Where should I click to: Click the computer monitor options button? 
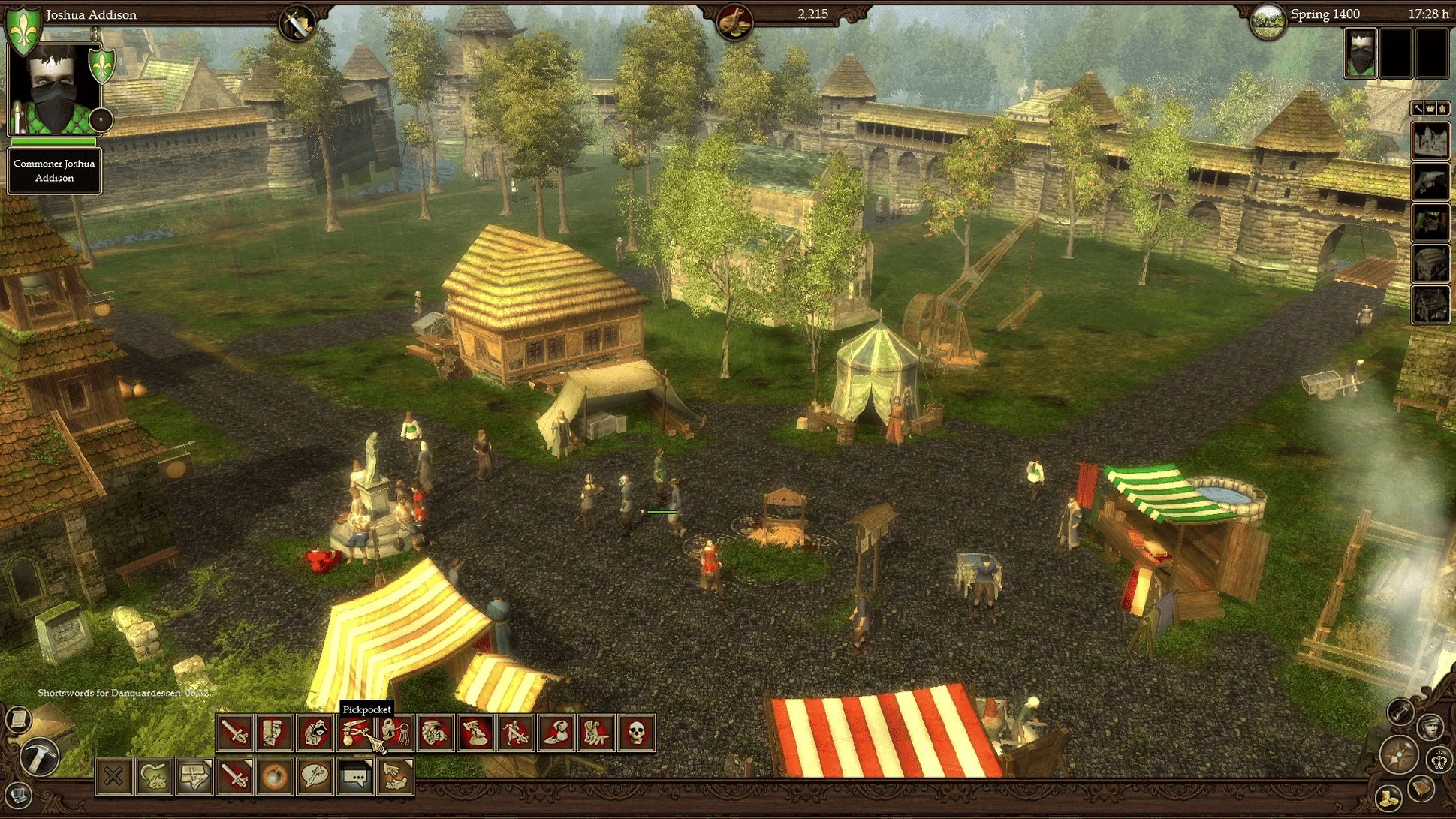coord(18,793)
